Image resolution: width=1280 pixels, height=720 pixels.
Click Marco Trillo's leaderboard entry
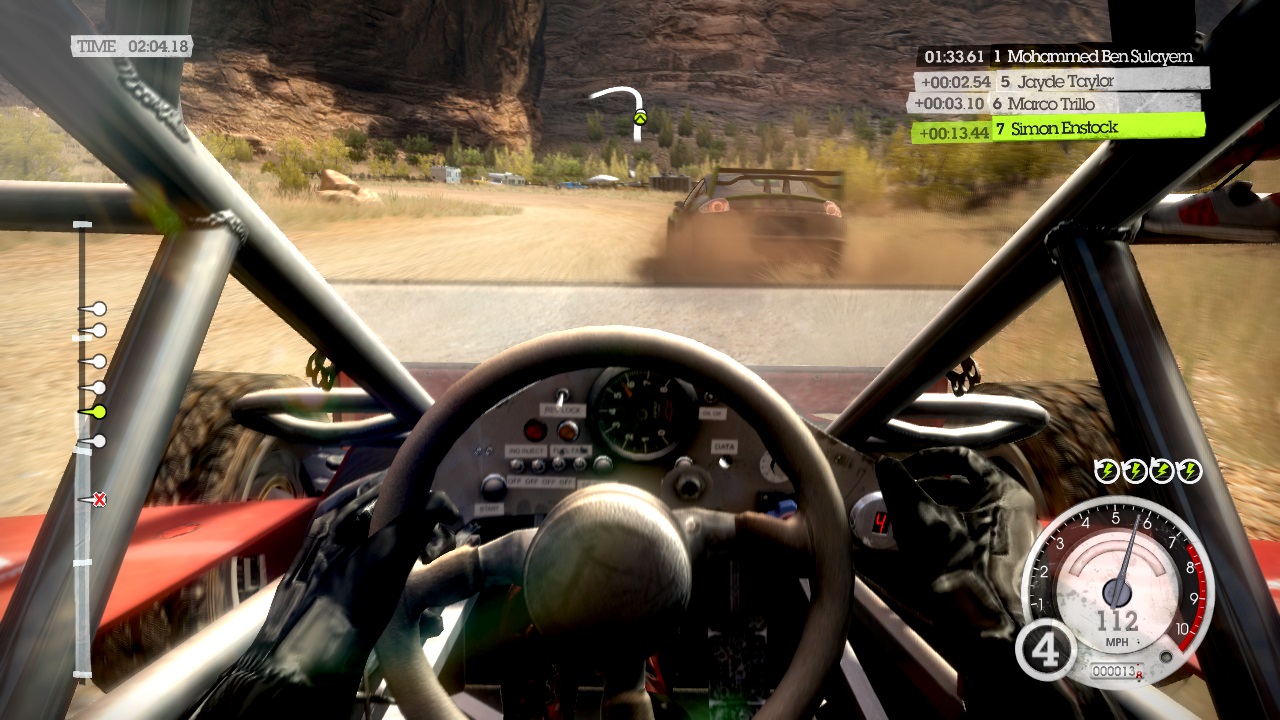[x=1055, y=104]
